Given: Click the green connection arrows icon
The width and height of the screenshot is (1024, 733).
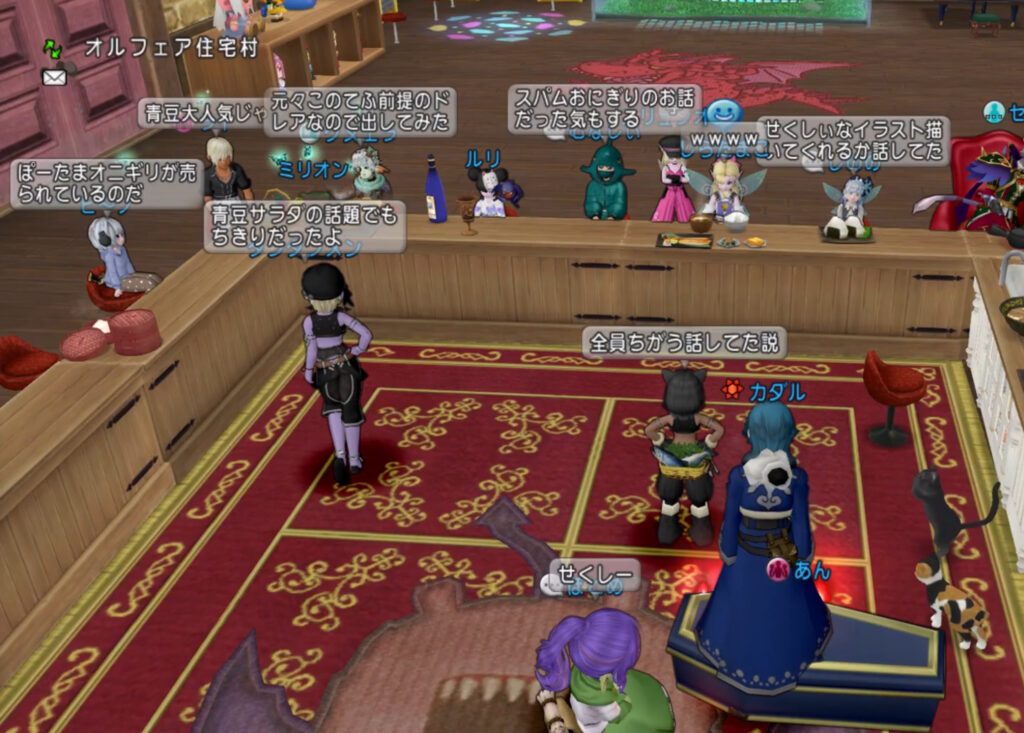Looking at the screenshot, I should coord(53,49).
